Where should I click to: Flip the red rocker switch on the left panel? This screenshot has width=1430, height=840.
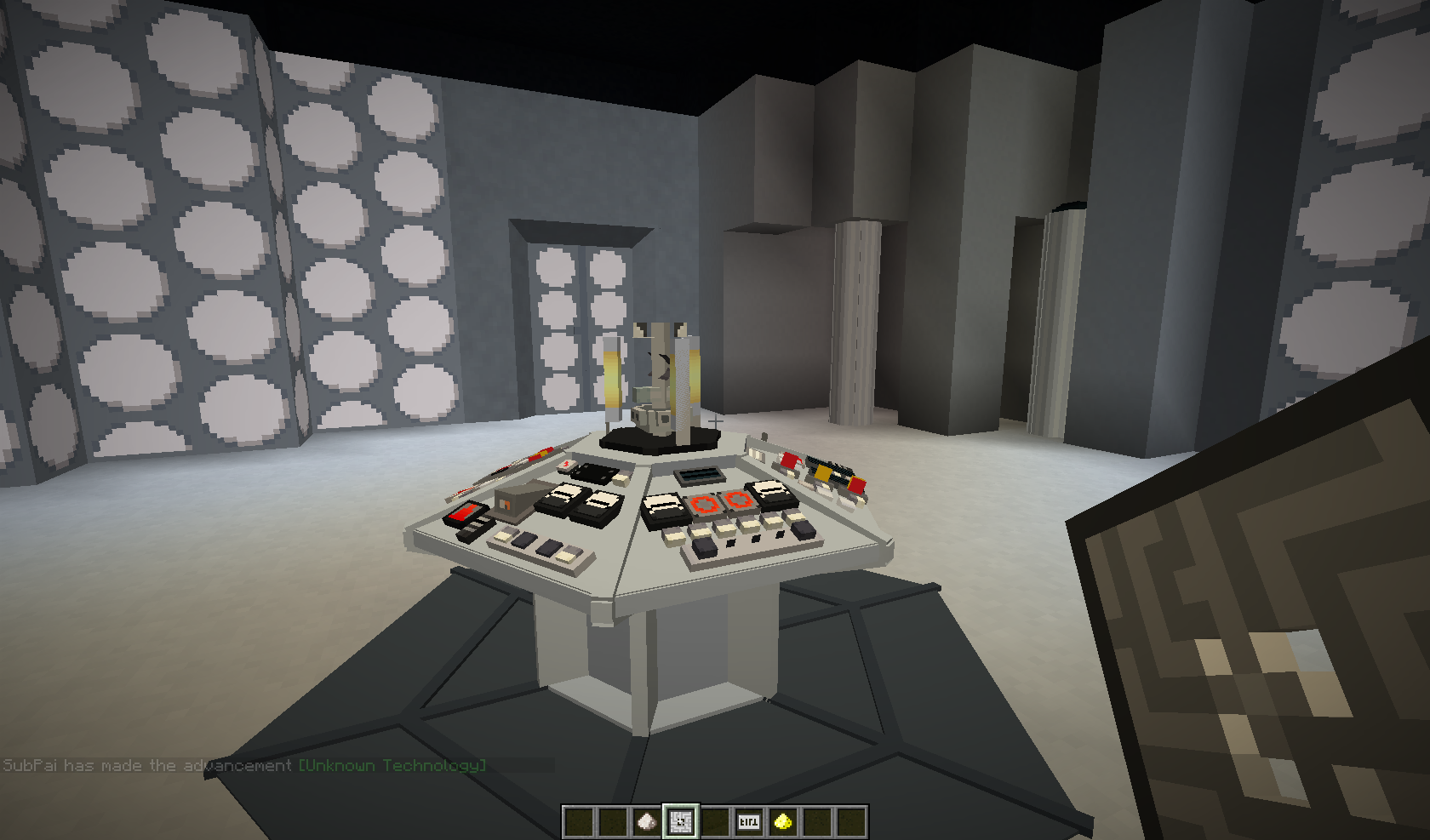tap(466, 511)
